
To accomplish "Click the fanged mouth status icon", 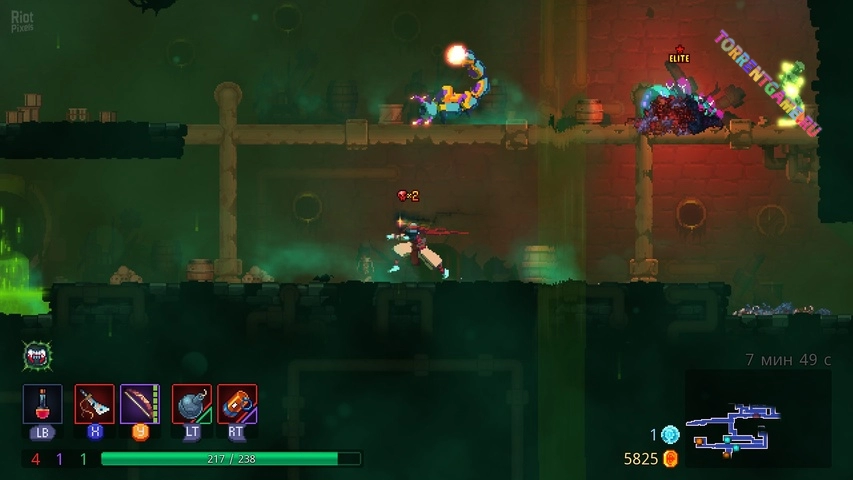I will [37, 355].
